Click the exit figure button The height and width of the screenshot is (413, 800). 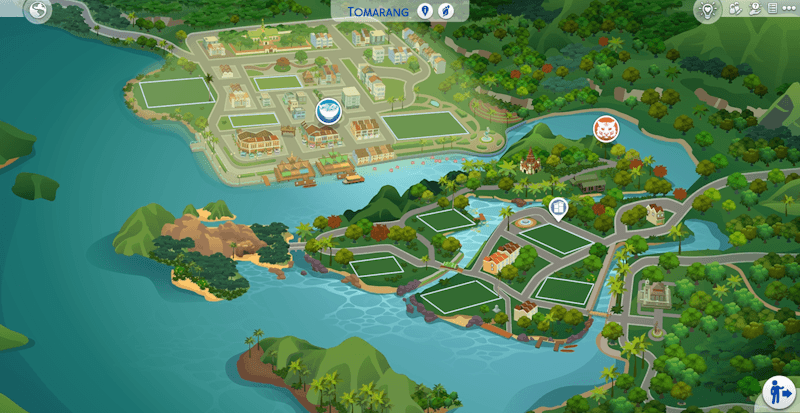point(777,390)
